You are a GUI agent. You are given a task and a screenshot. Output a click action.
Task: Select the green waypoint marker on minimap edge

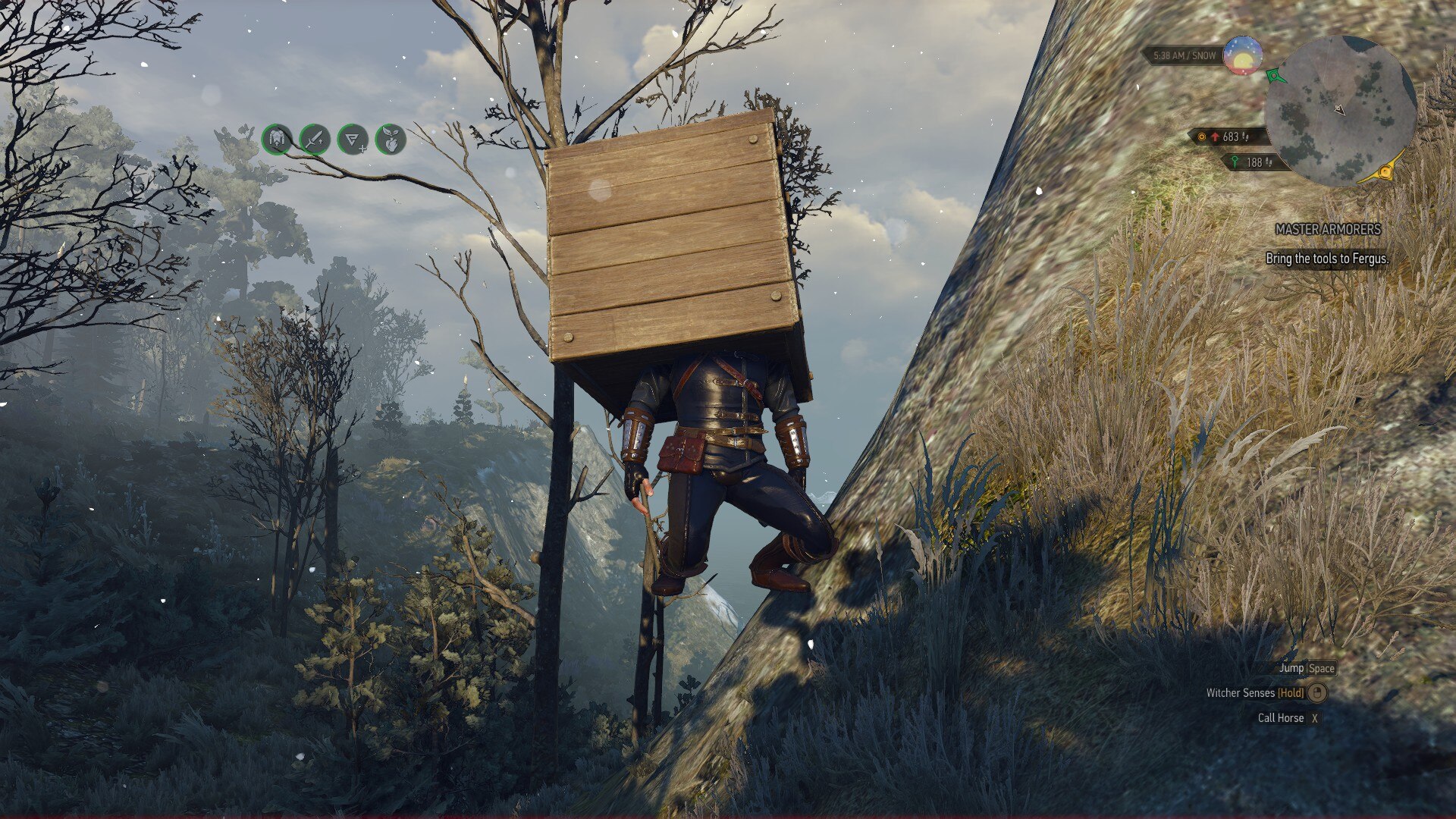click(x=1276, y=76)
